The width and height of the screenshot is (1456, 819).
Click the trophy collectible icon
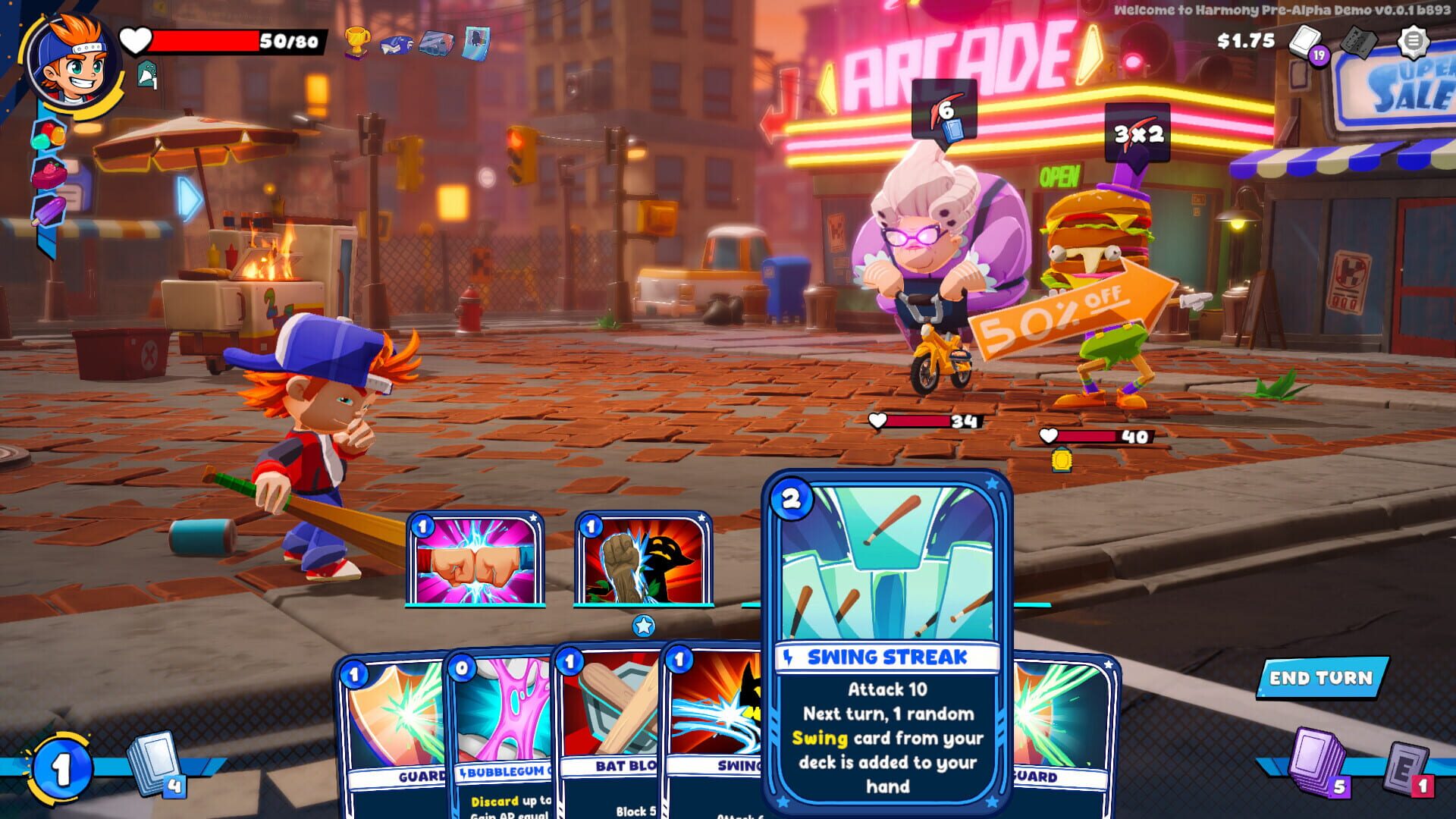(x=356, y=43)
